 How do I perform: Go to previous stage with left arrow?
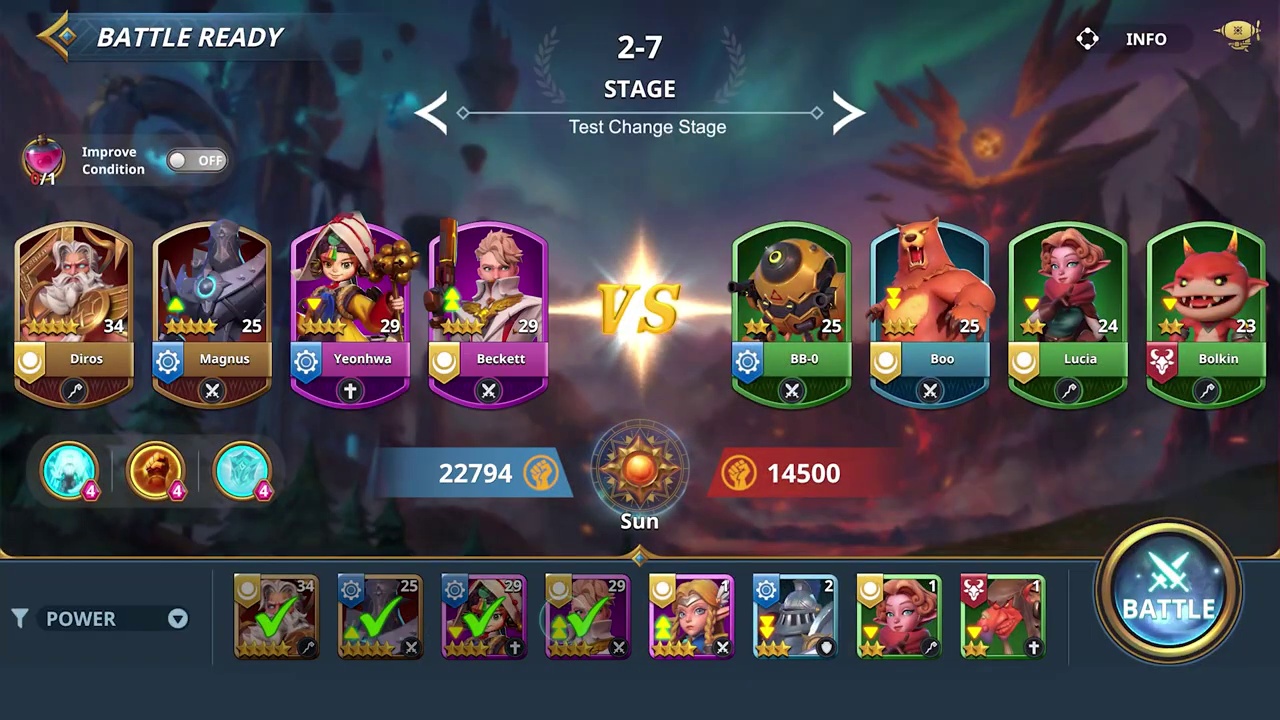[x=432, y=113]
